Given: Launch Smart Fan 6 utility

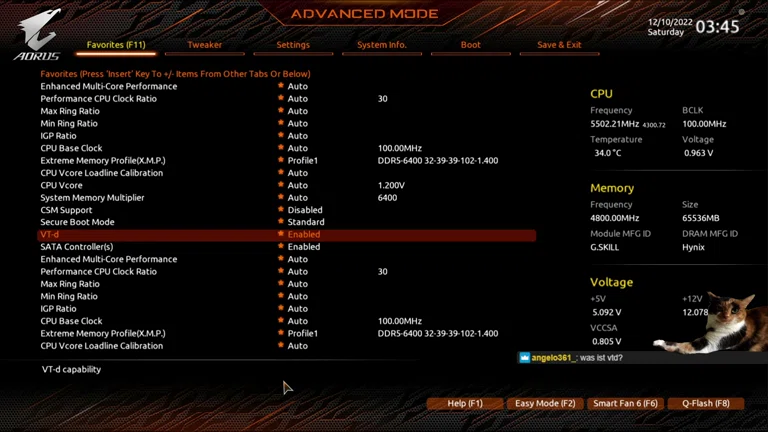Looking at the screenshot, I should click(x=625, y=403).
